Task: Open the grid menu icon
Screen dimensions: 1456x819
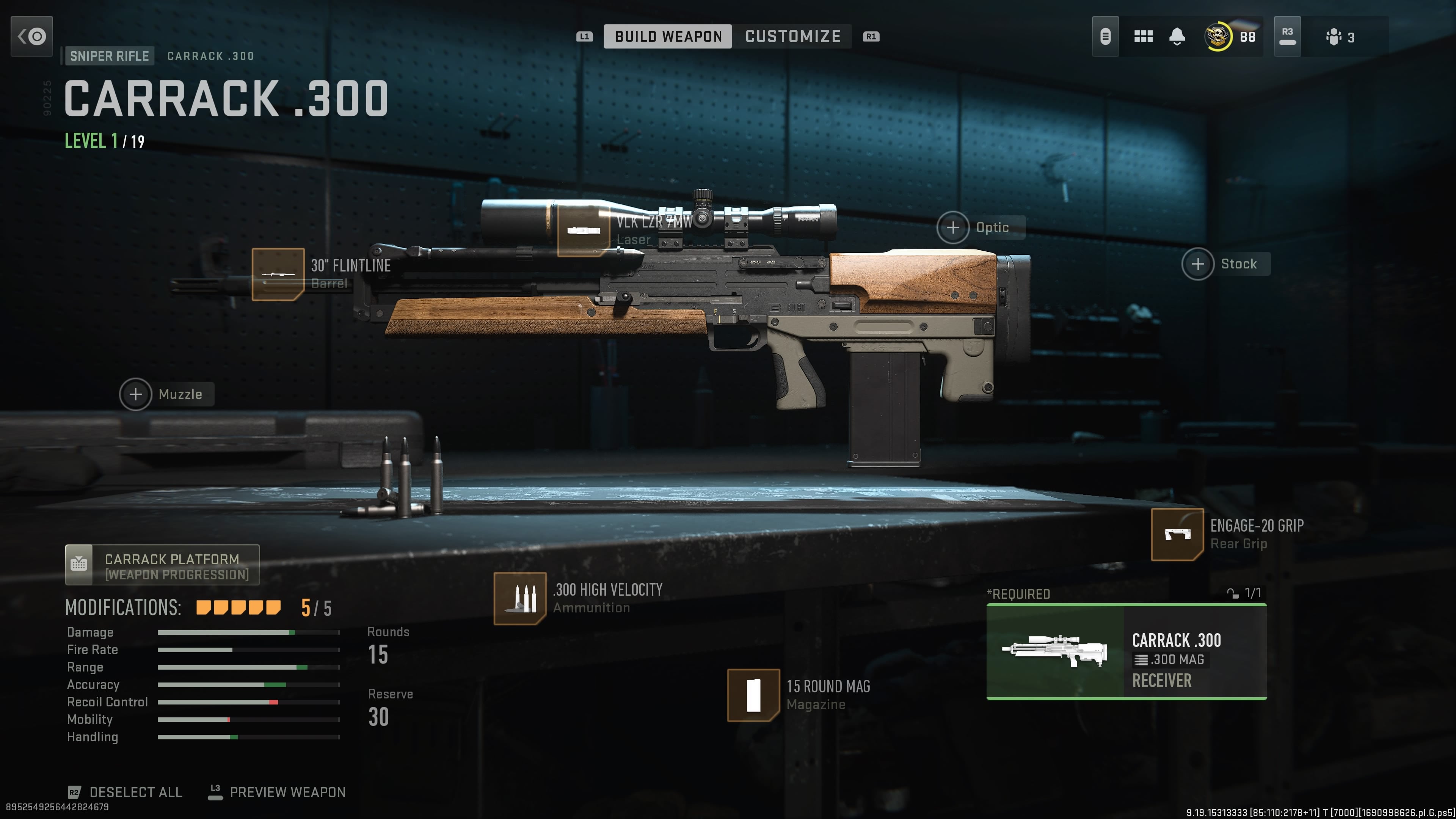Action: tap(1143, 37)
